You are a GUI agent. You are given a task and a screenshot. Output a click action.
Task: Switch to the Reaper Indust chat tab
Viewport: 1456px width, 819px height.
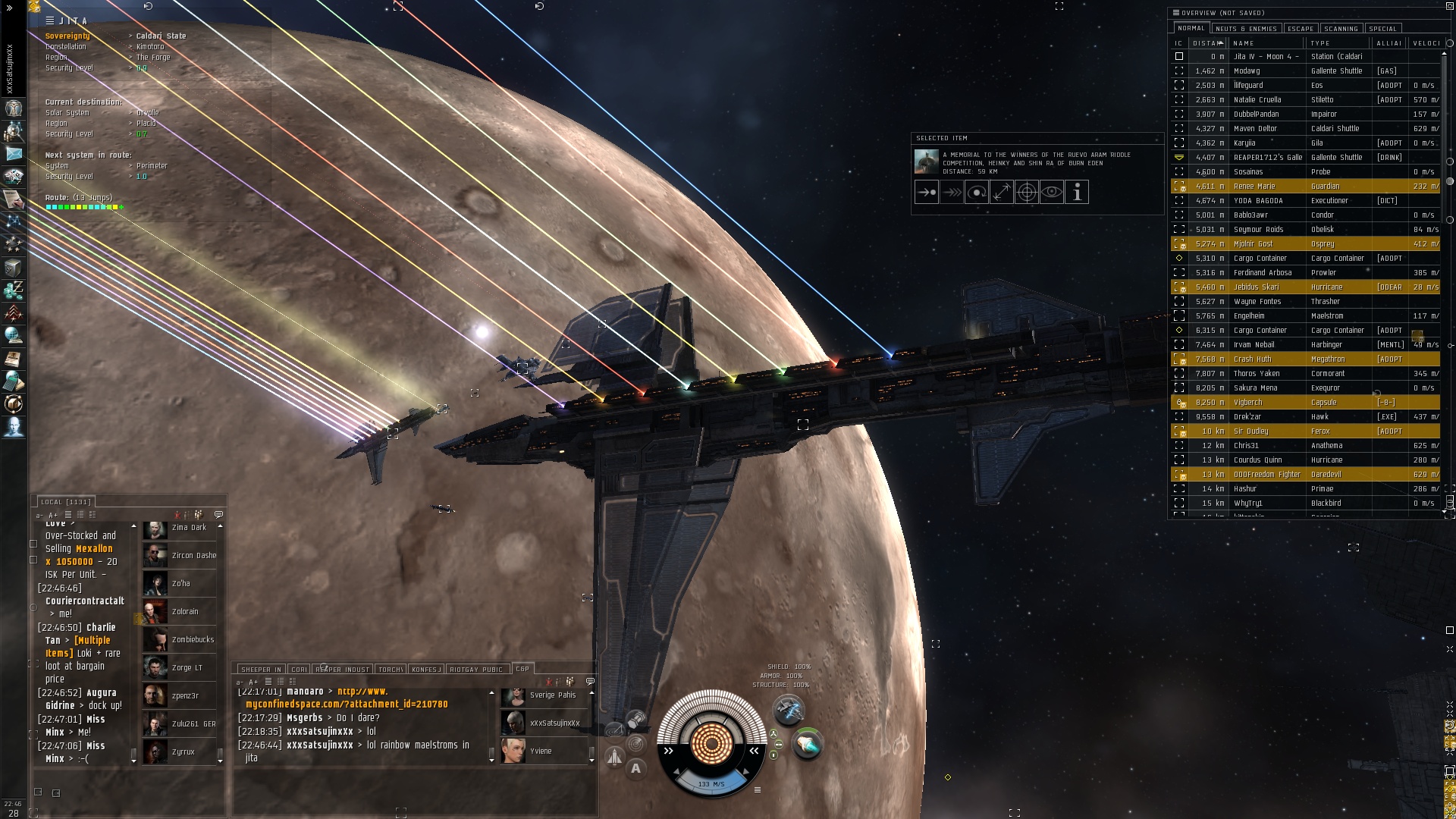coord(342,670)
